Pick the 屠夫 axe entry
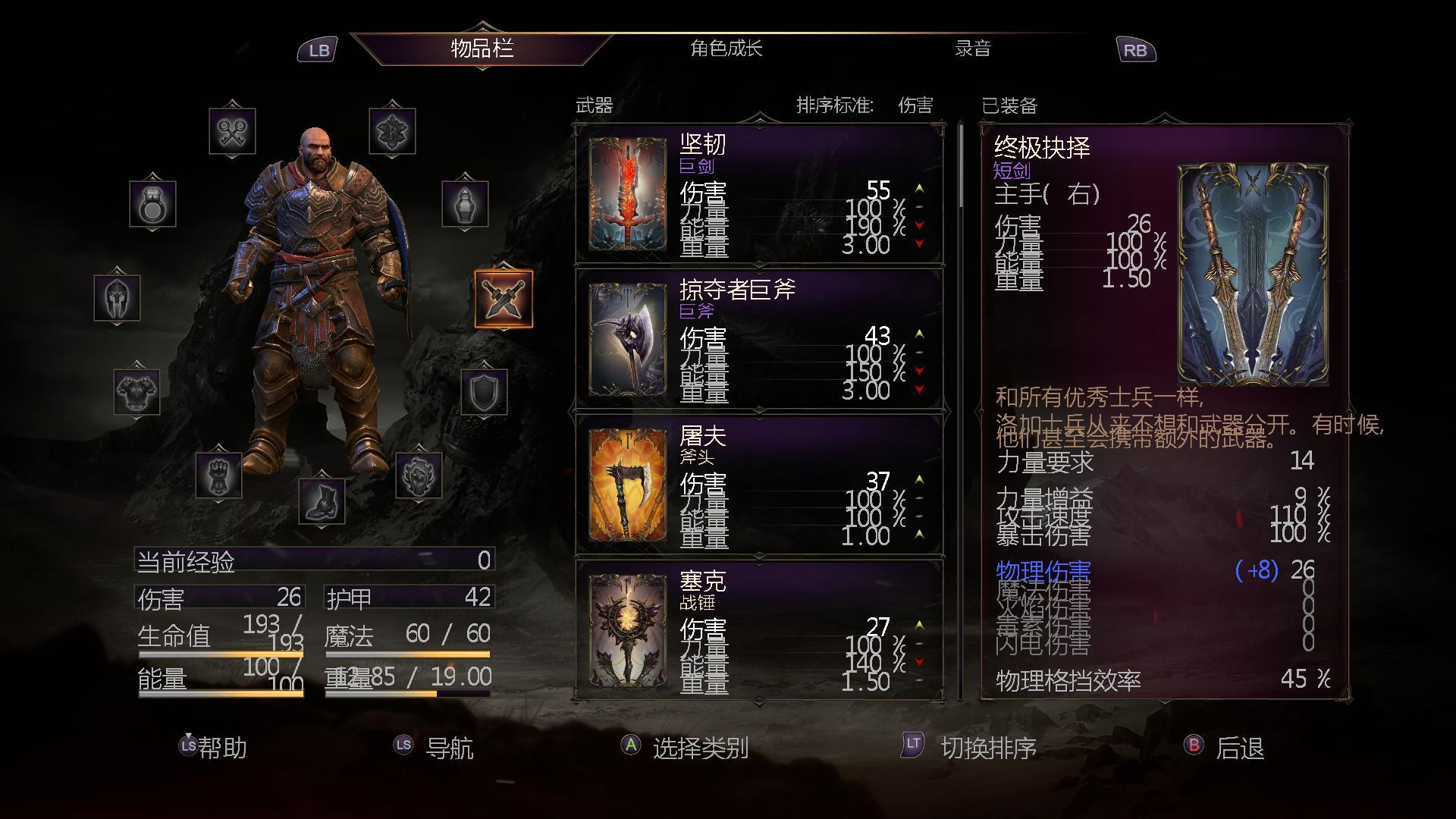 759,486
